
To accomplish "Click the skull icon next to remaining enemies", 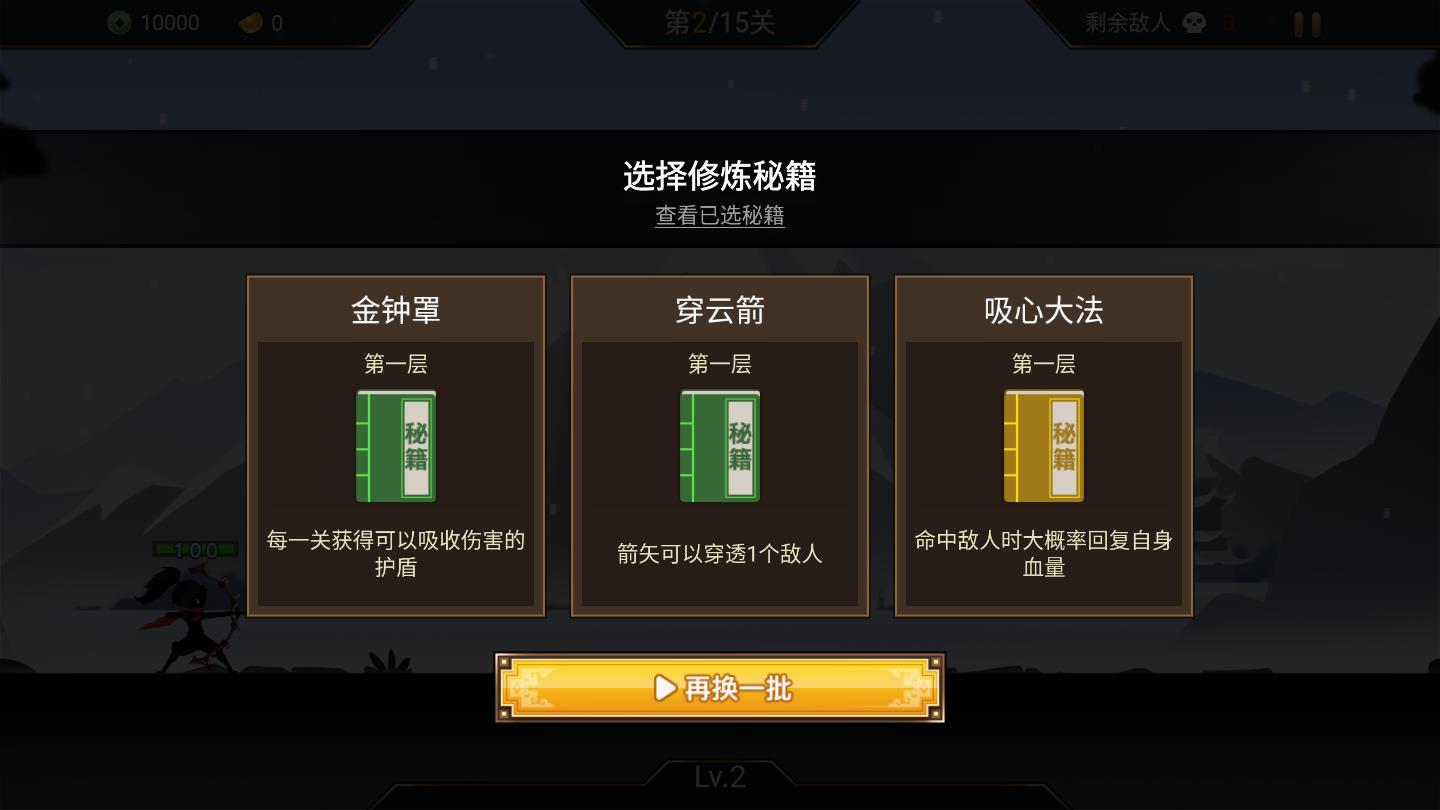I will click(x=1195, y=21).
